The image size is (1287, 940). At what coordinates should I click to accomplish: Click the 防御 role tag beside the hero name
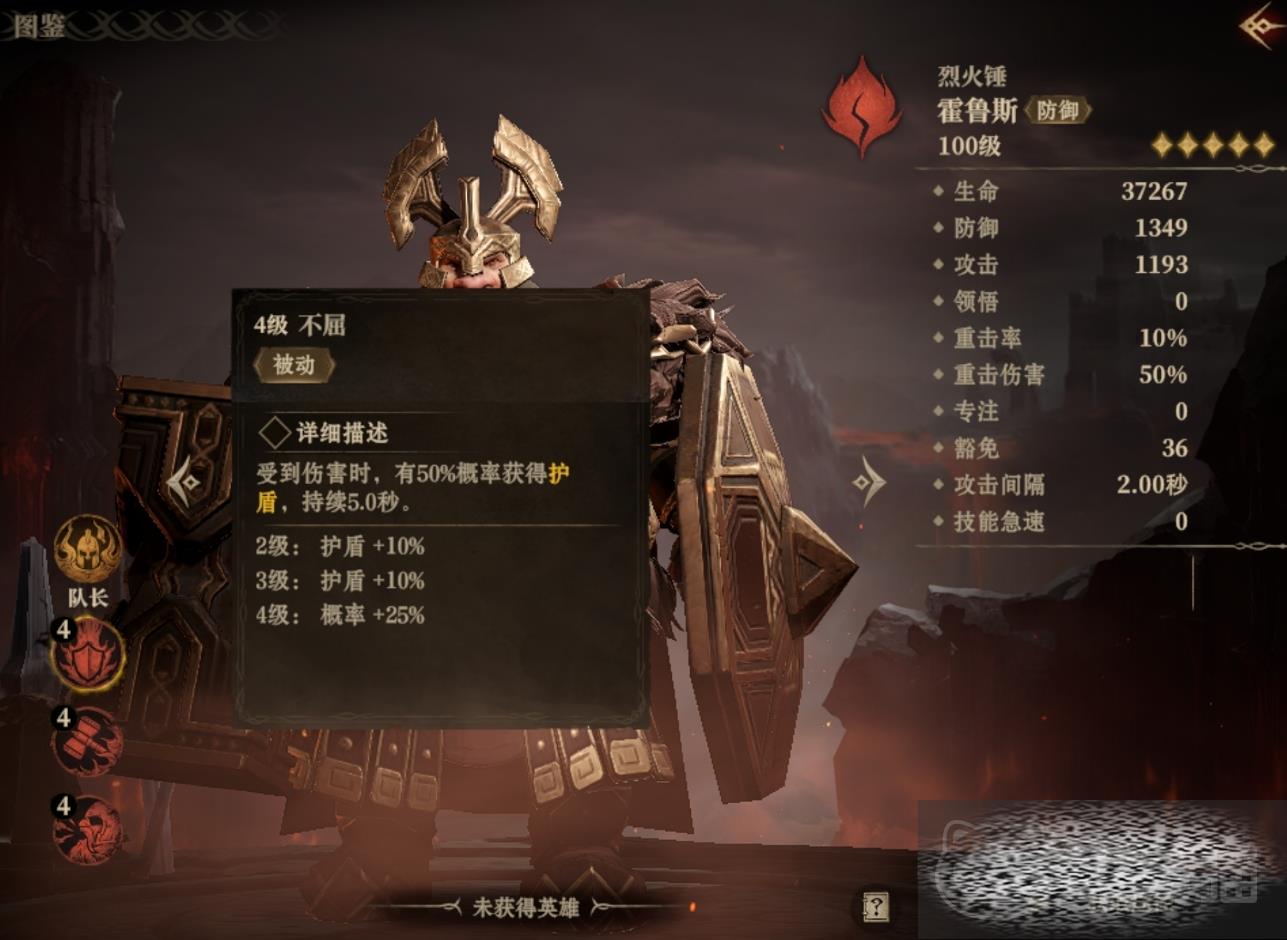pyautogui.click(x=1057, y=111)
